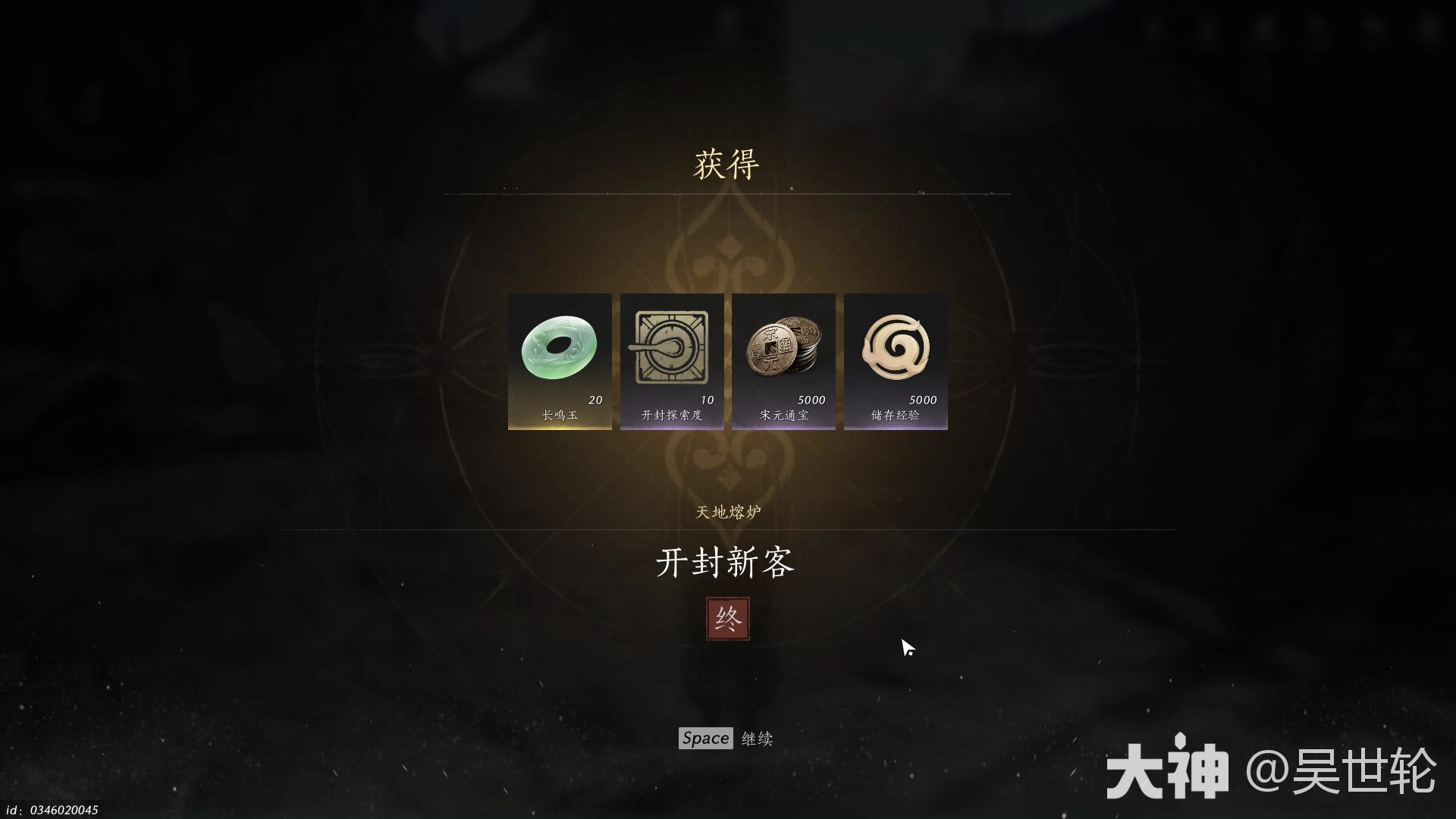
Task: Toggle the highlighted state of the 长鸣玉 card
Action: (560, 360)
